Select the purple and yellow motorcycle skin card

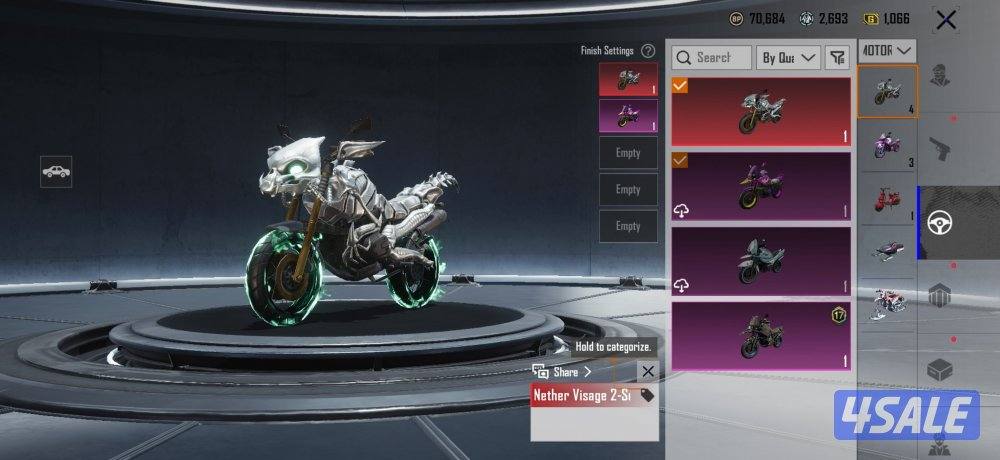click(761, 186)
